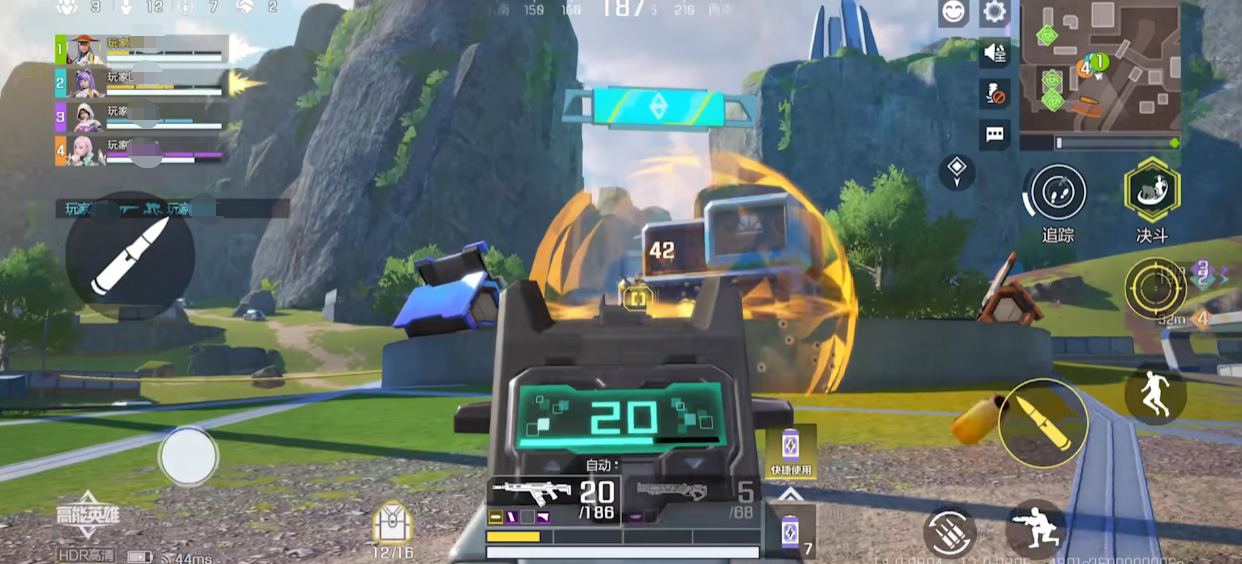This screenshot has width=1242, height=564.
Task: Open the quick chat speech bubble
Action: [x=995, y=134]
